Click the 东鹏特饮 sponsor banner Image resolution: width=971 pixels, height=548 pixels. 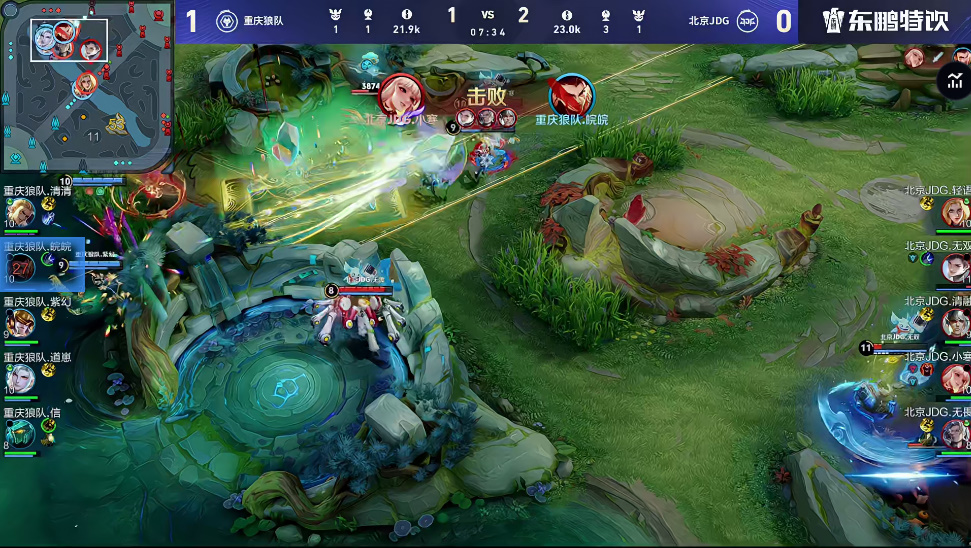click(885, 21)
